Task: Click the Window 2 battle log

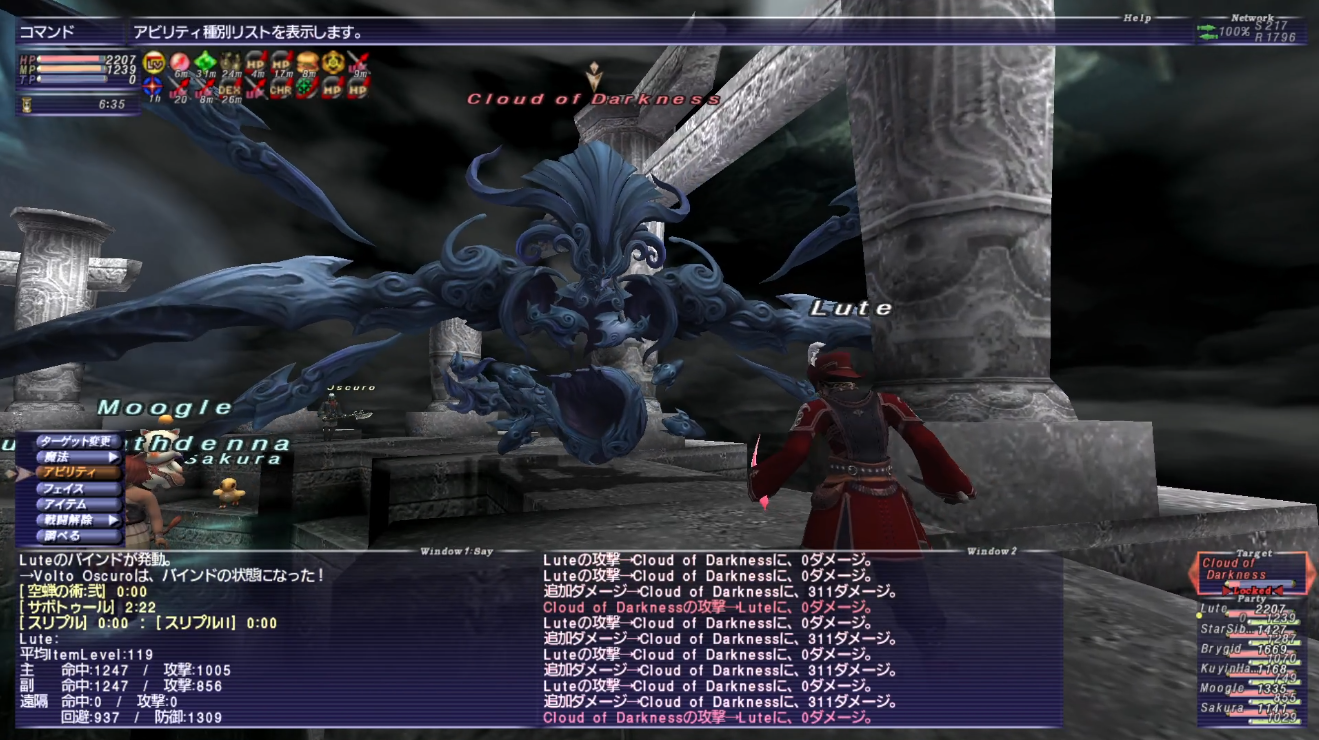Action: tap(800, 640)
